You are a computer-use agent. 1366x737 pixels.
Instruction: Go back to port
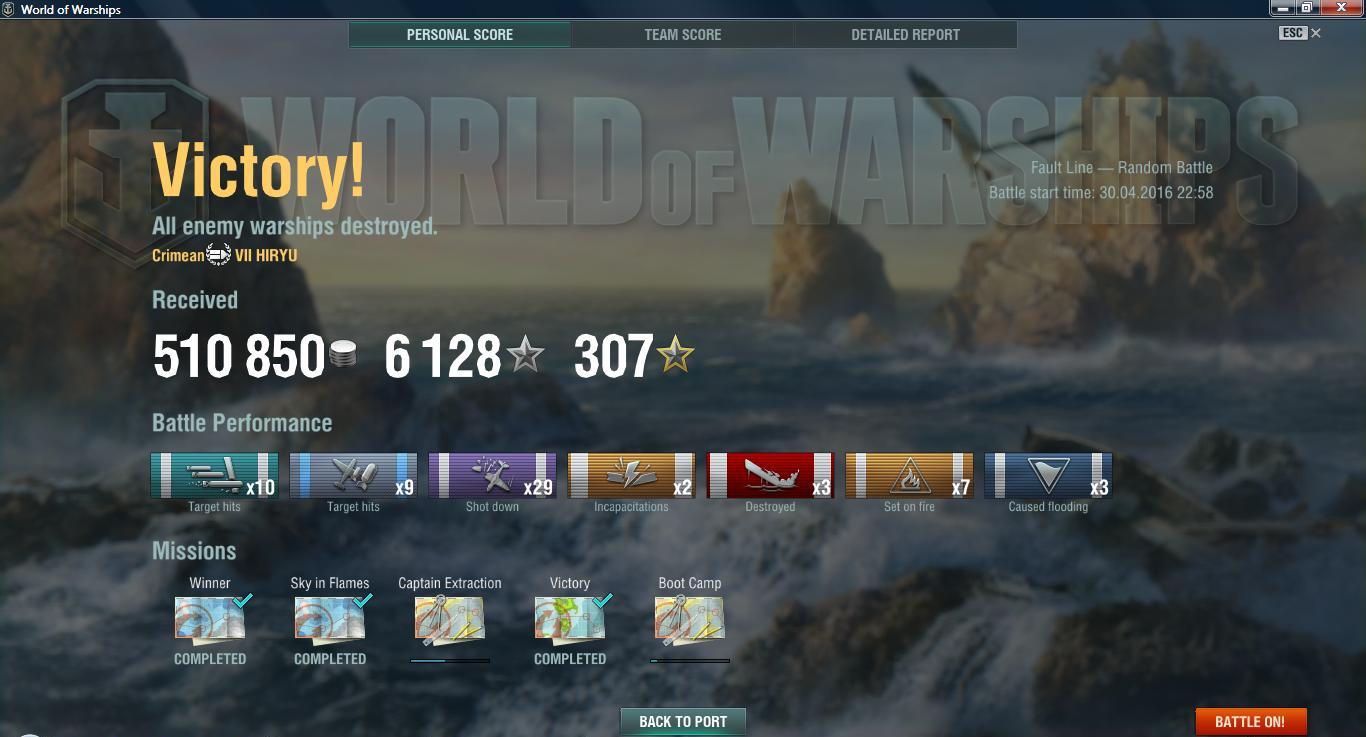[x=683, y=722]
